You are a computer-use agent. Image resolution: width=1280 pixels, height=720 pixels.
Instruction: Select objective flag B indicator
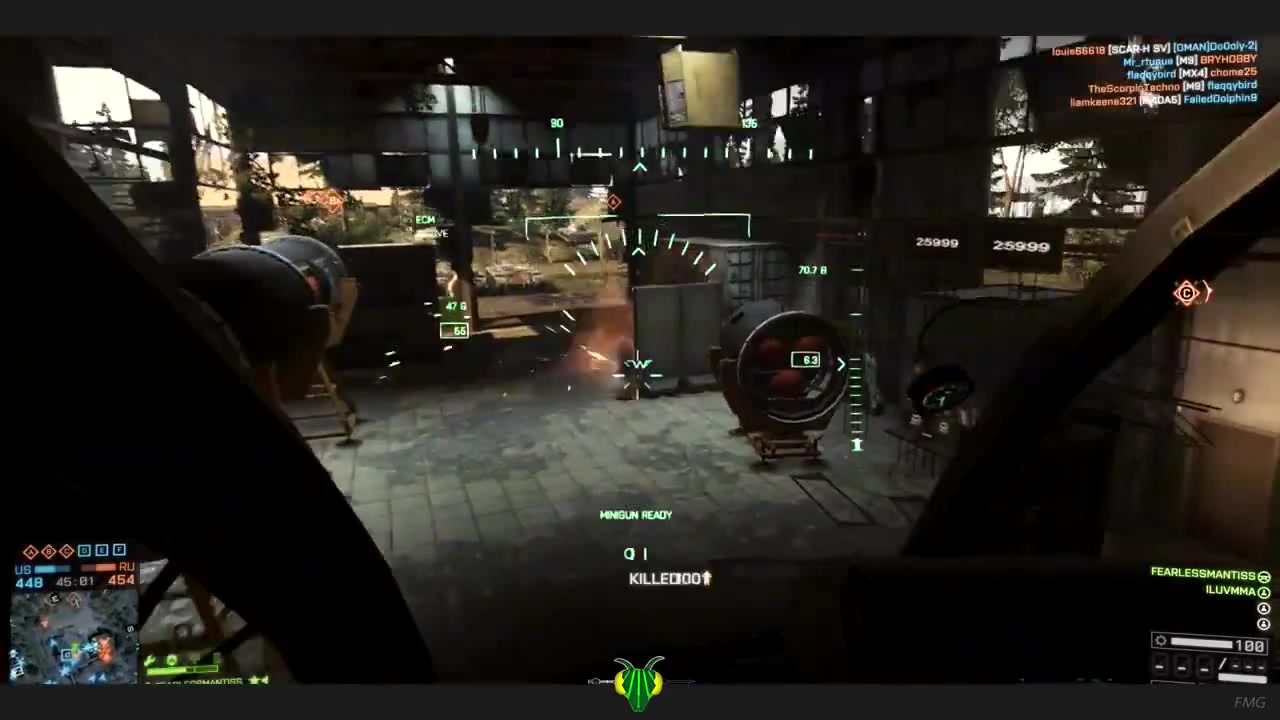click(48, 551)
